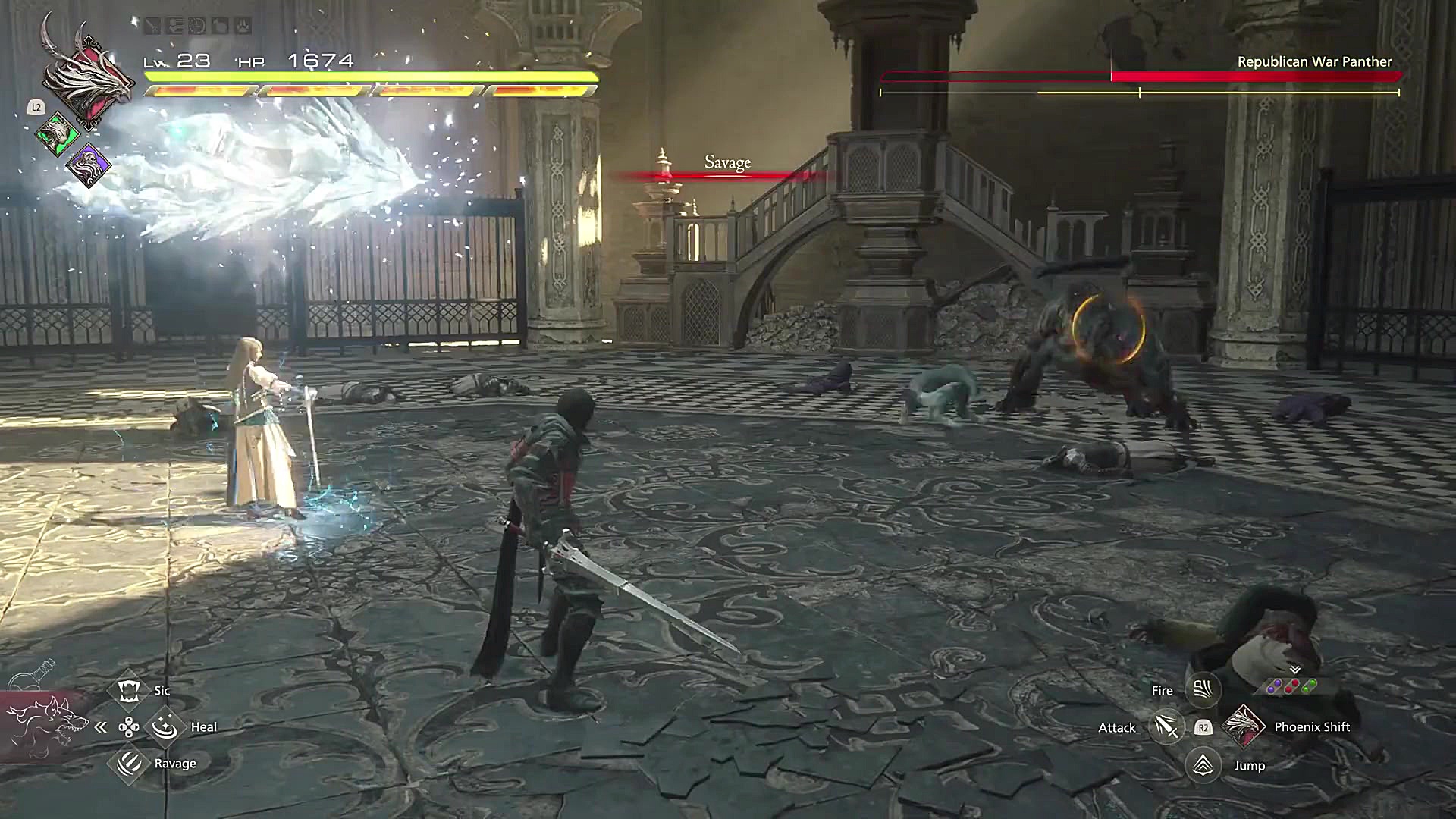The height and width of the screenshot is (819, 1456).
Task: Tap the Jump action icon
Action: click(x=1202, y=764)
